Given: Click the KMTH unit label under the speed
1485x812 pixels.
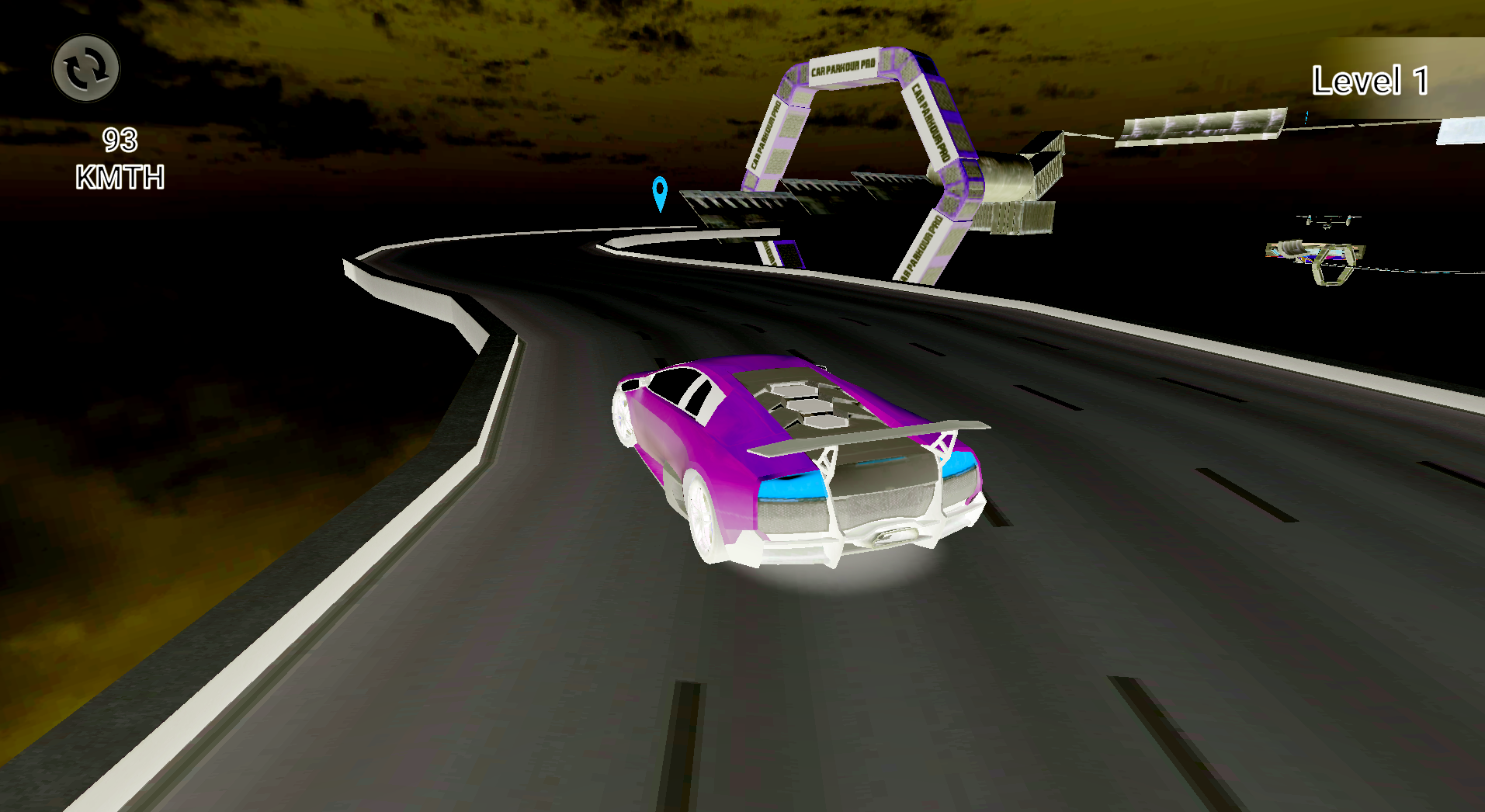Looking at the screenshot, I should 119,177.
